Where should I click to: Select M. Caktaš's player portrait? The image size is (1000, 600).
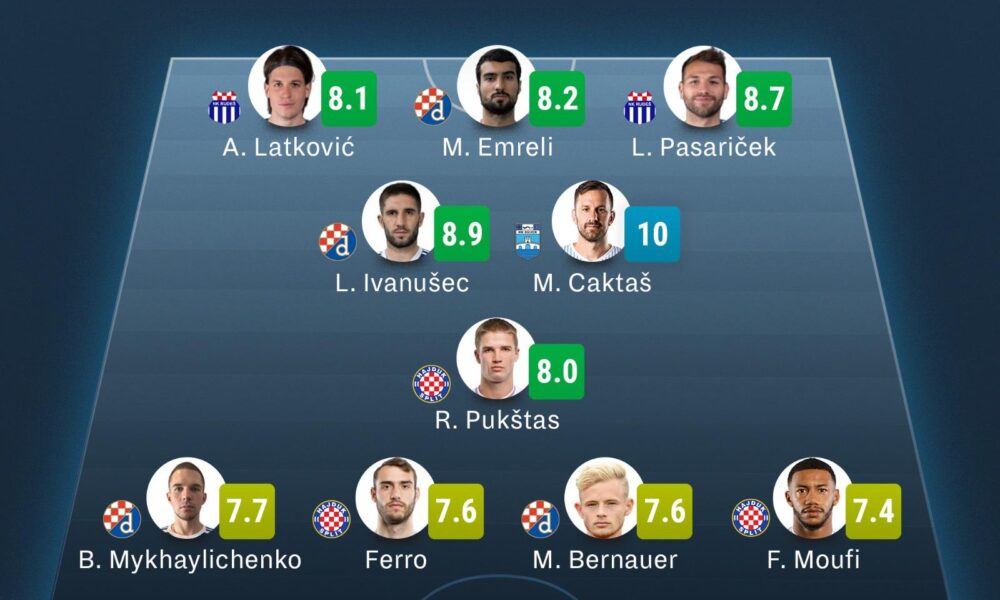pyautogui.click(x=591, y=220)
